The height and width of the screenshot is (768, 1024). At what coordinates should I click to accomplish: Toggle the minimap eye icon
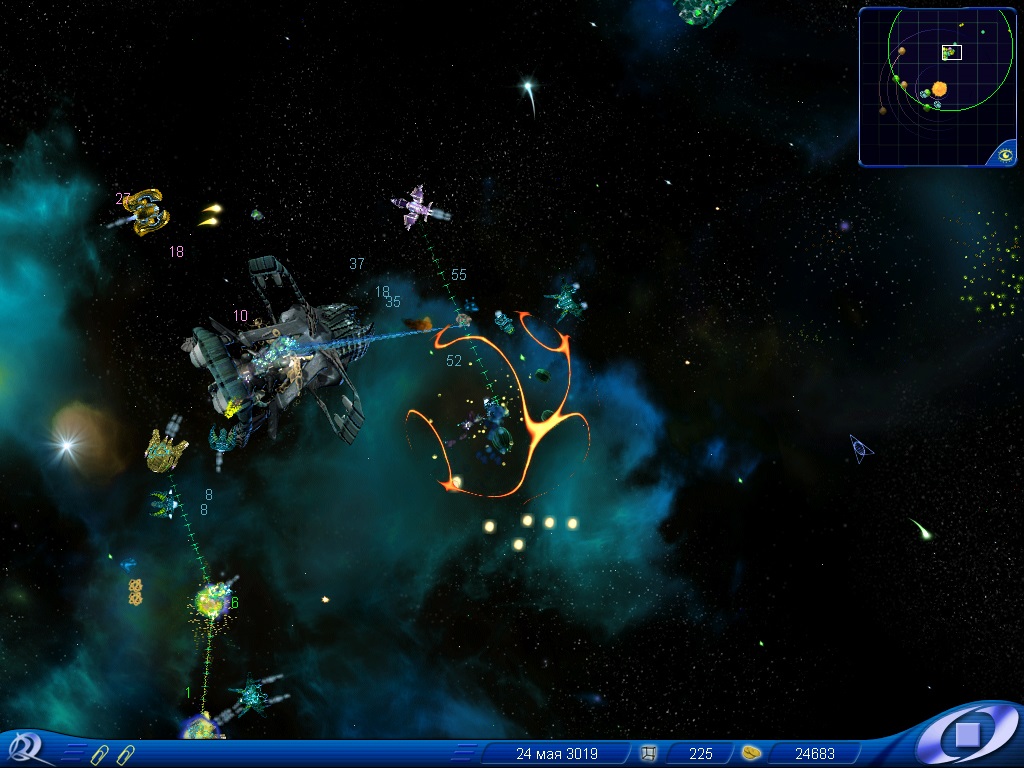pos(1004,154)
